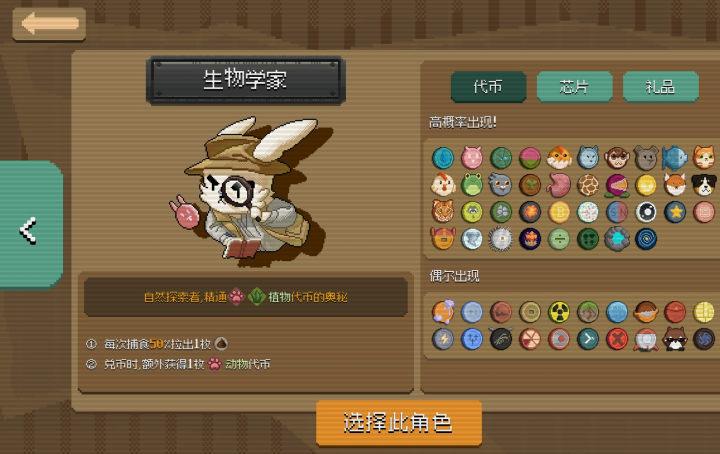
Task: Select the blue fish token
Action: pos(675,157)
